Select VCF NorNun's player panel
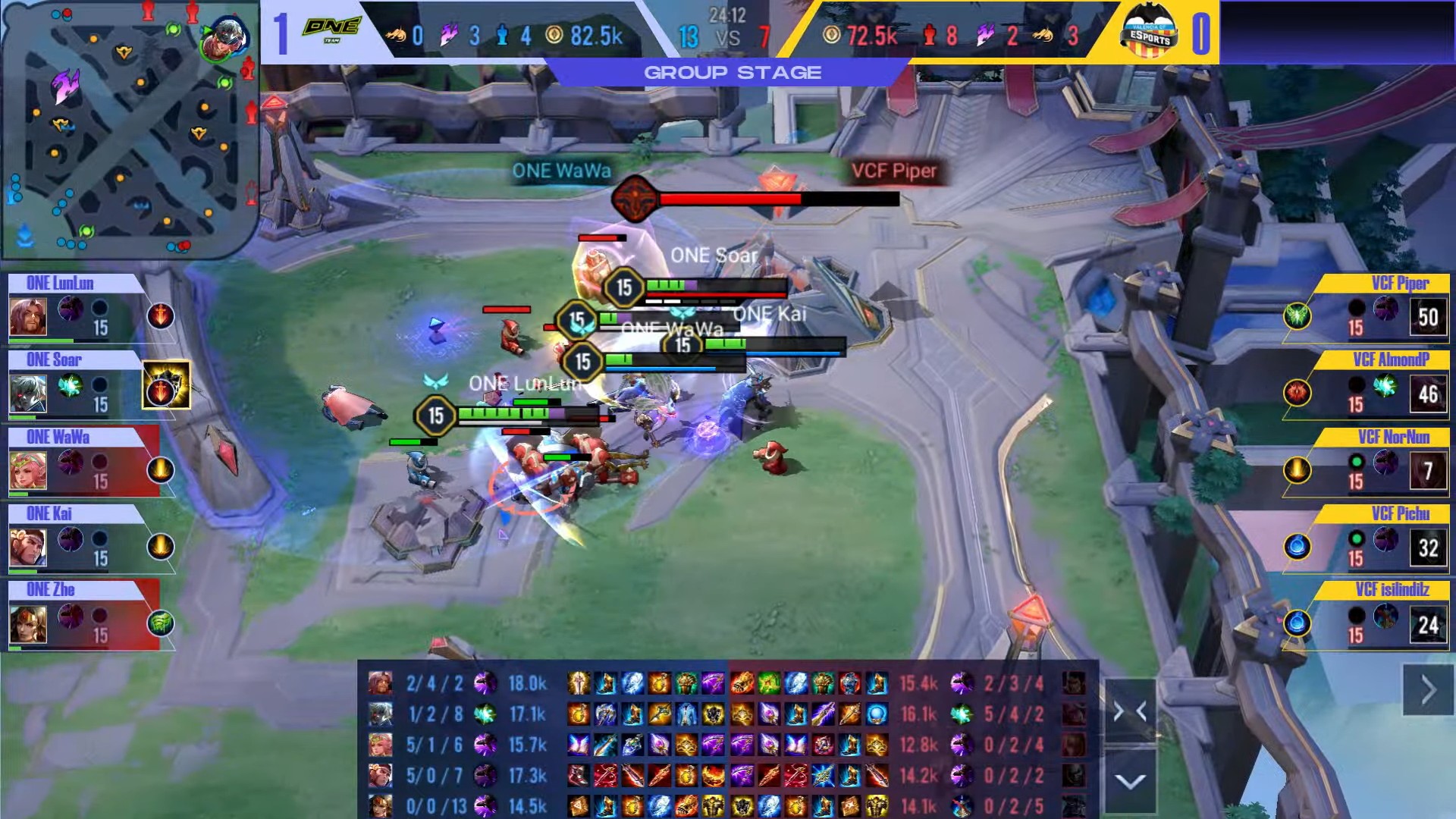Screen dimensions: 1456x819 coord(1380,463)
